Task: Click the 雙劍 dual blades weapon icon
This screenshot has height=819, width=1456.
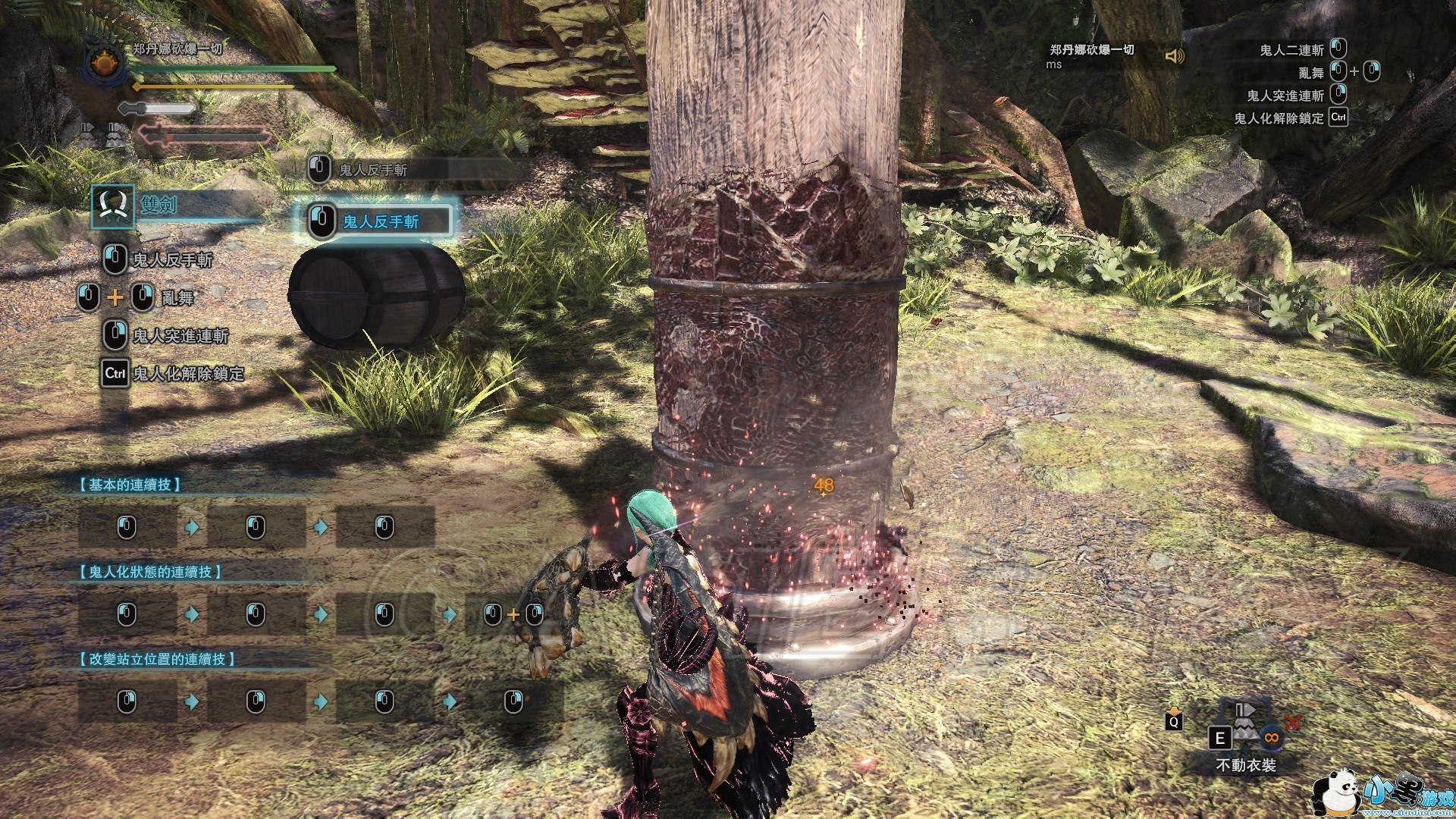Action: (113, 206)
